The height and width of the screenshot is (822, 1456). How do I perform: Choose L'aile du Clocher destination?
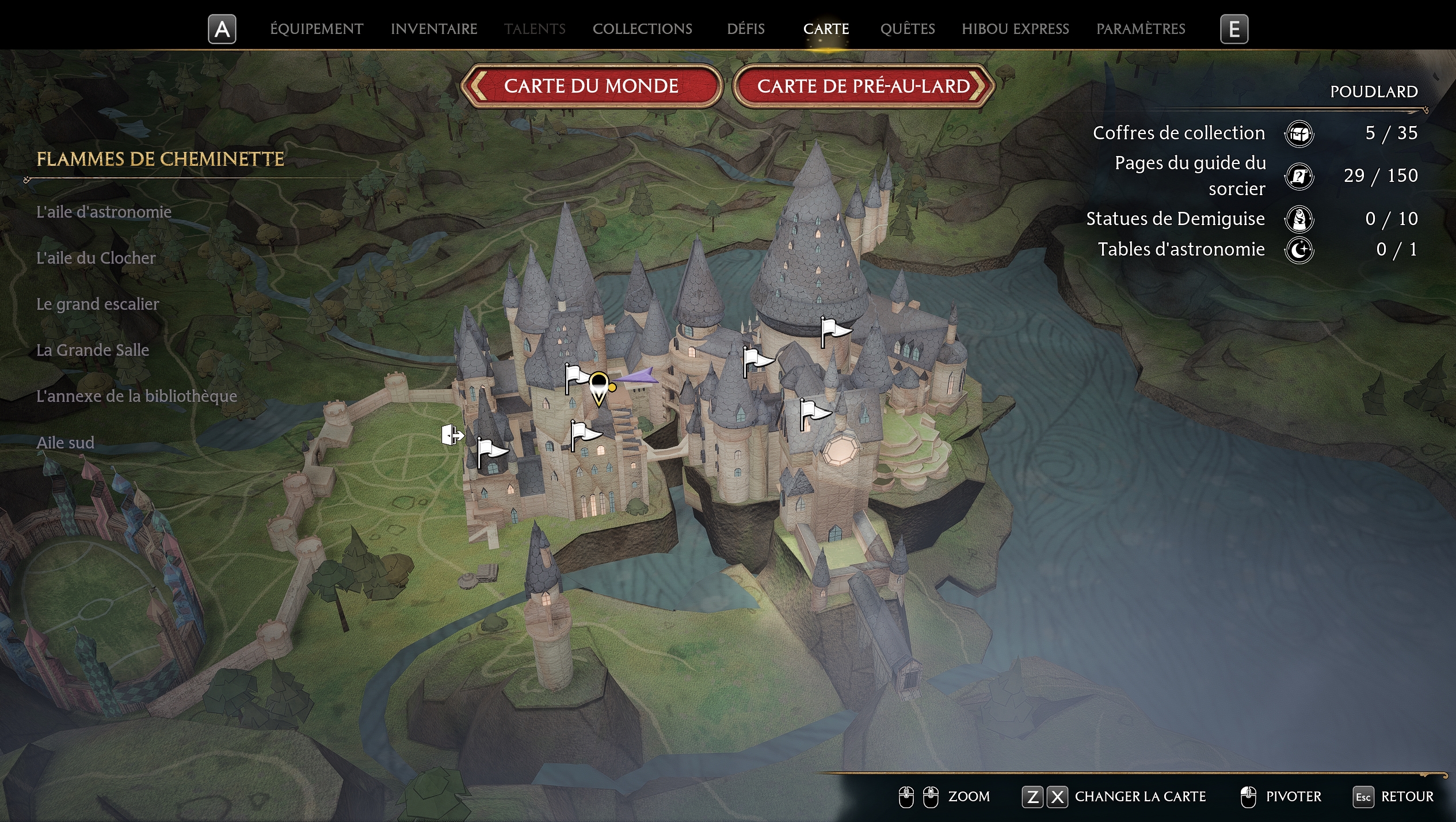[x=96, y=258]
